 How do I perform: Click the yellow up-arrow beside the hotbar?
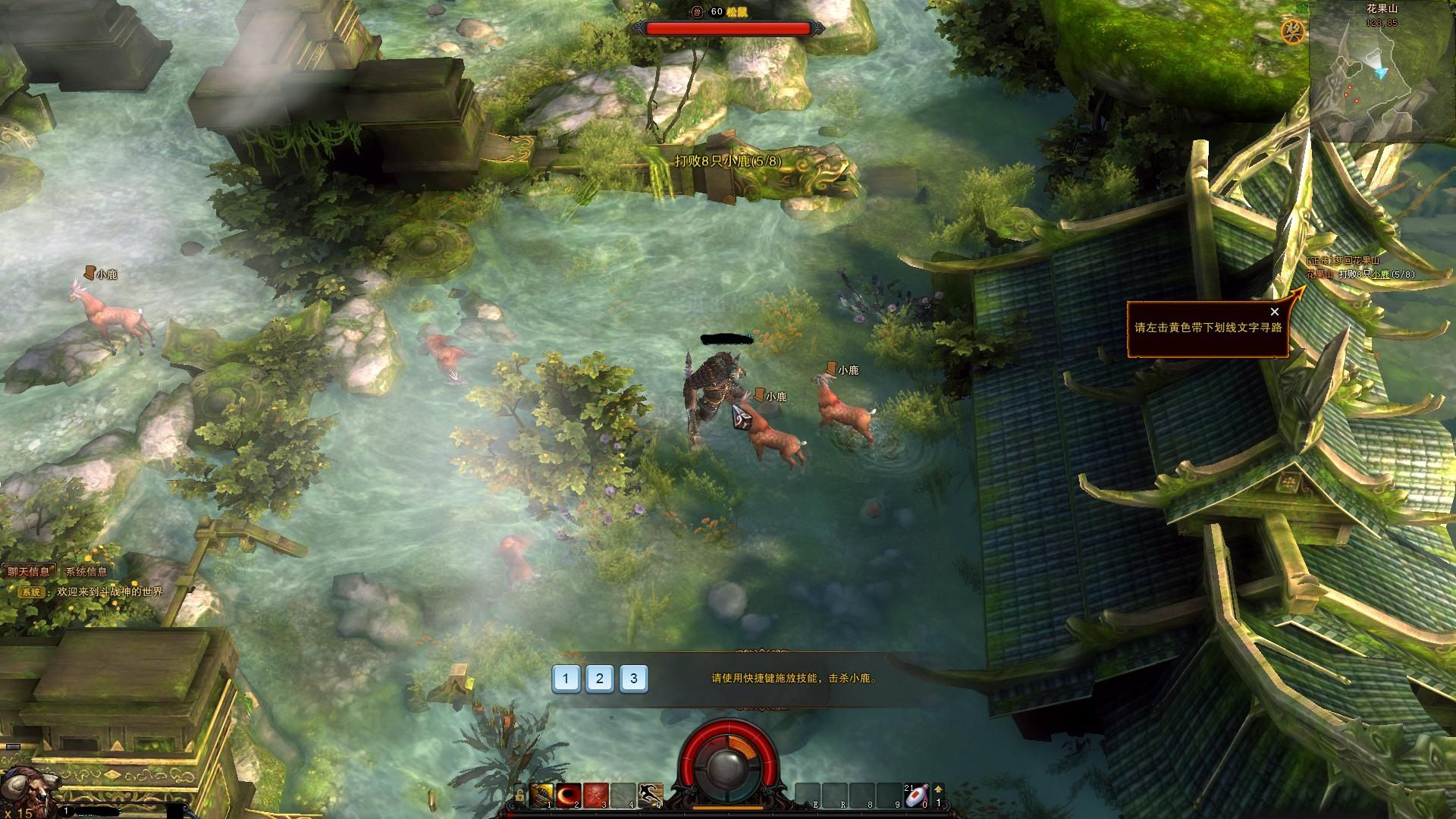click(938, 789)
